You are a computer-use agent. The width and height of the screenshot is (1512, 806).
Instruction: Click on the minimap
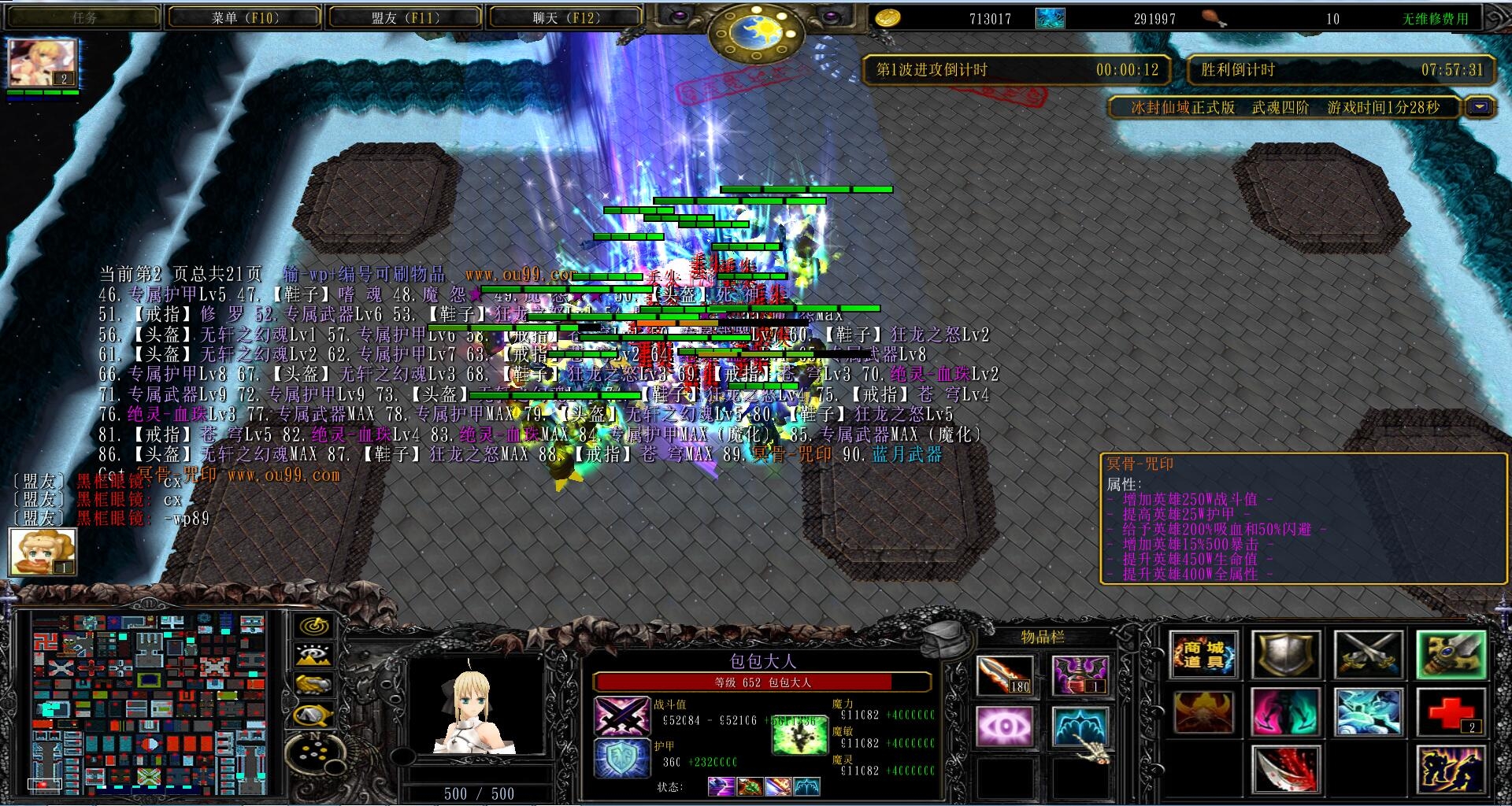coord(150,702)
